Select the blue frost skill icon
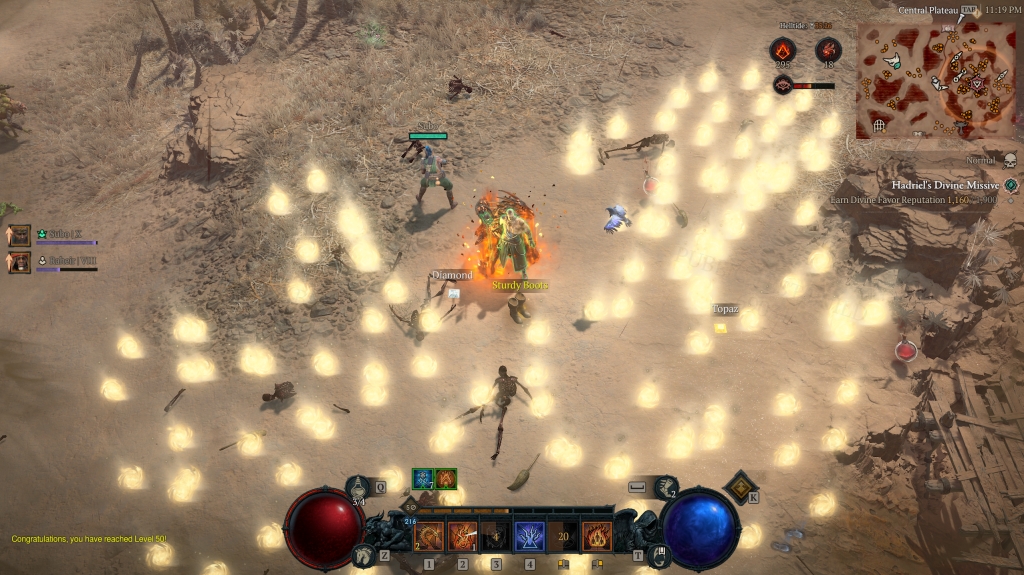The height and width of the screenshot is (575, 1024). pyautogui.click(x=529, y=537)
